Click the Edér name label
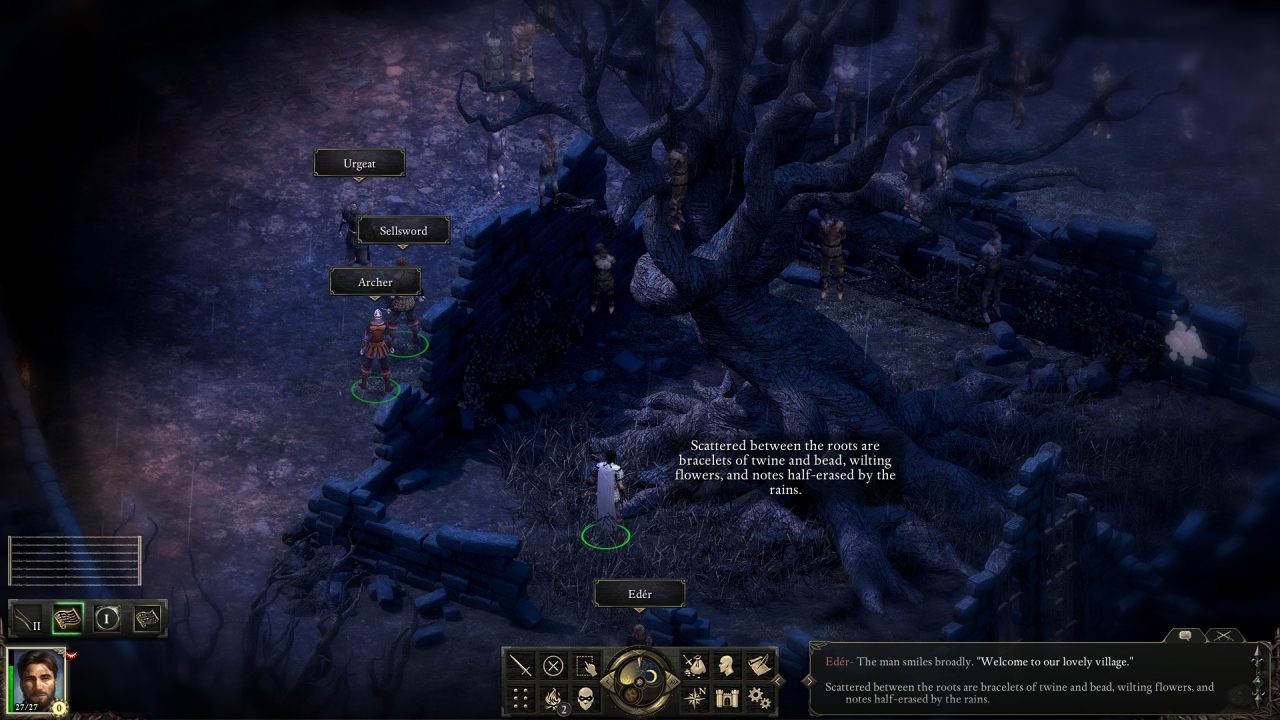Viewport: 1280px width, 720px height. pos(640,594)
